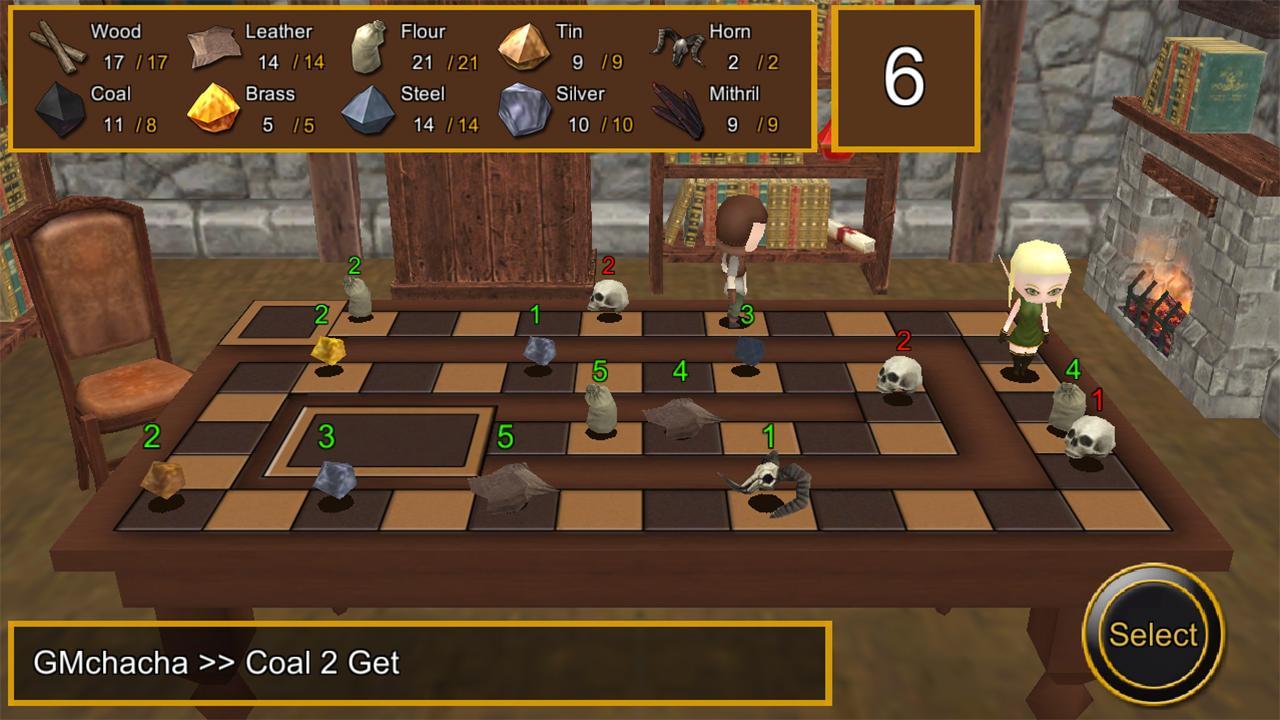Select the Silver ore icon
The image size is (1280, 720).
coord(523,109)
